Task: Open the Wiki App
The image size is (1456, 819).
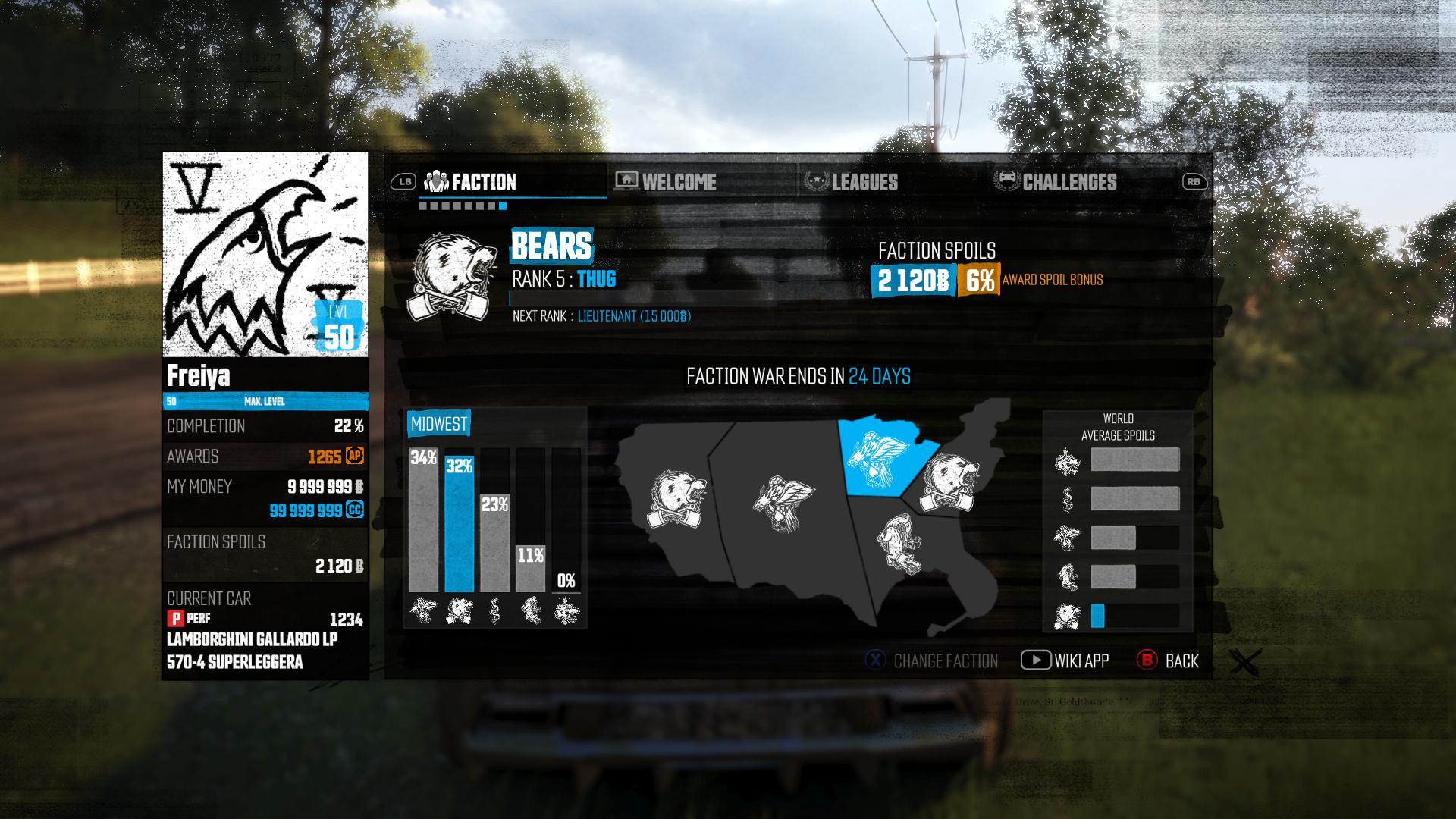Action: pos(1080,661)
